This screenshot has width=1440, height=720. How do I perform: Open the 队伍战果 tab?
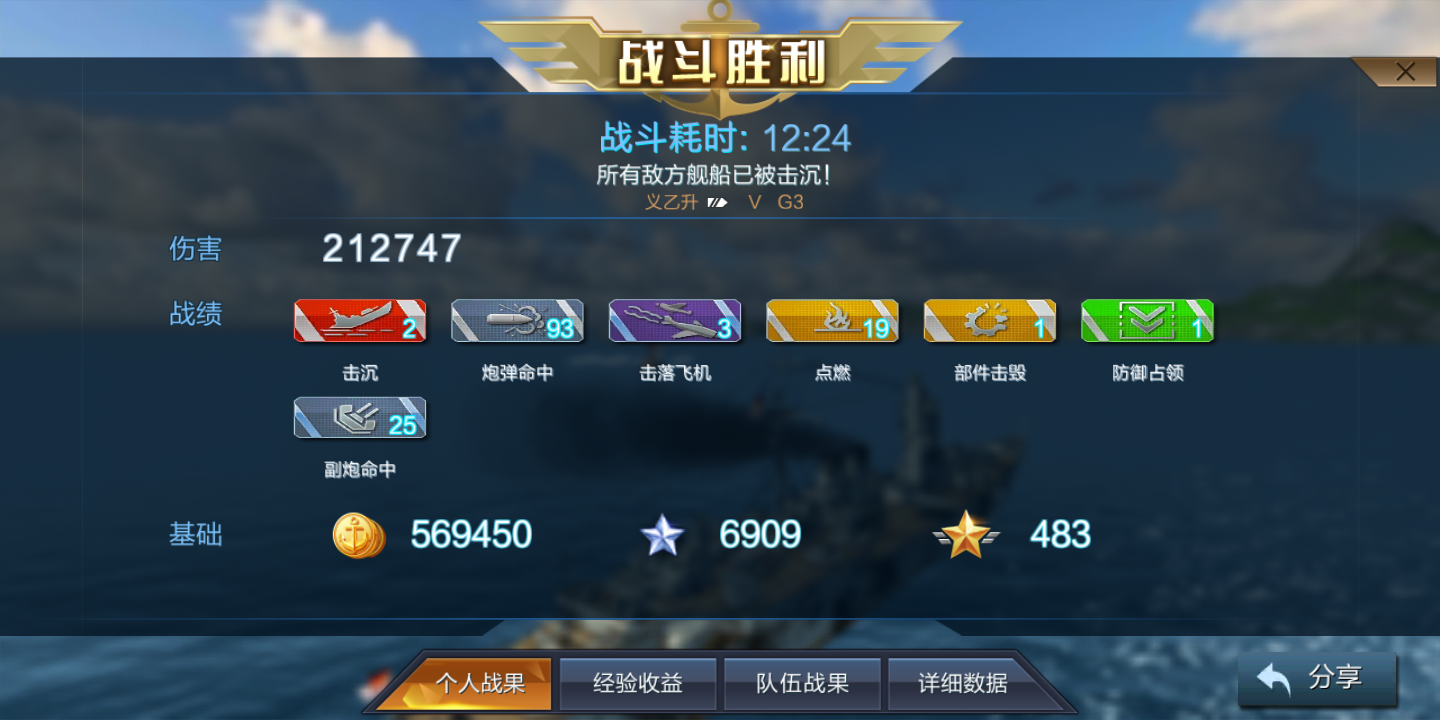pyautogui.click(x=802, y=683)
